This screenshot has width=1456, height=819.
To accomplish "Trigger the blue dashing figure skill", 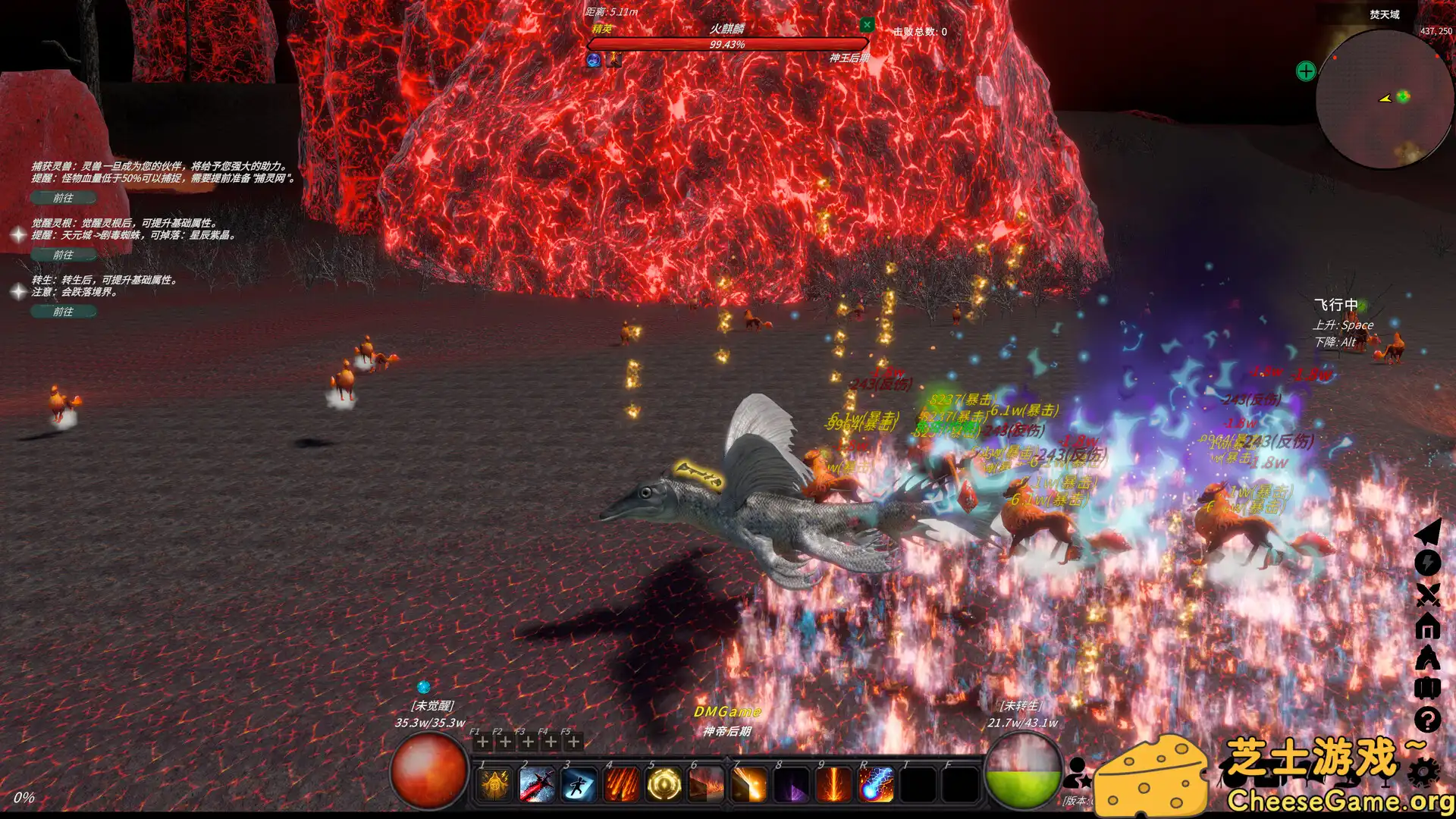I will click(579, 784).
